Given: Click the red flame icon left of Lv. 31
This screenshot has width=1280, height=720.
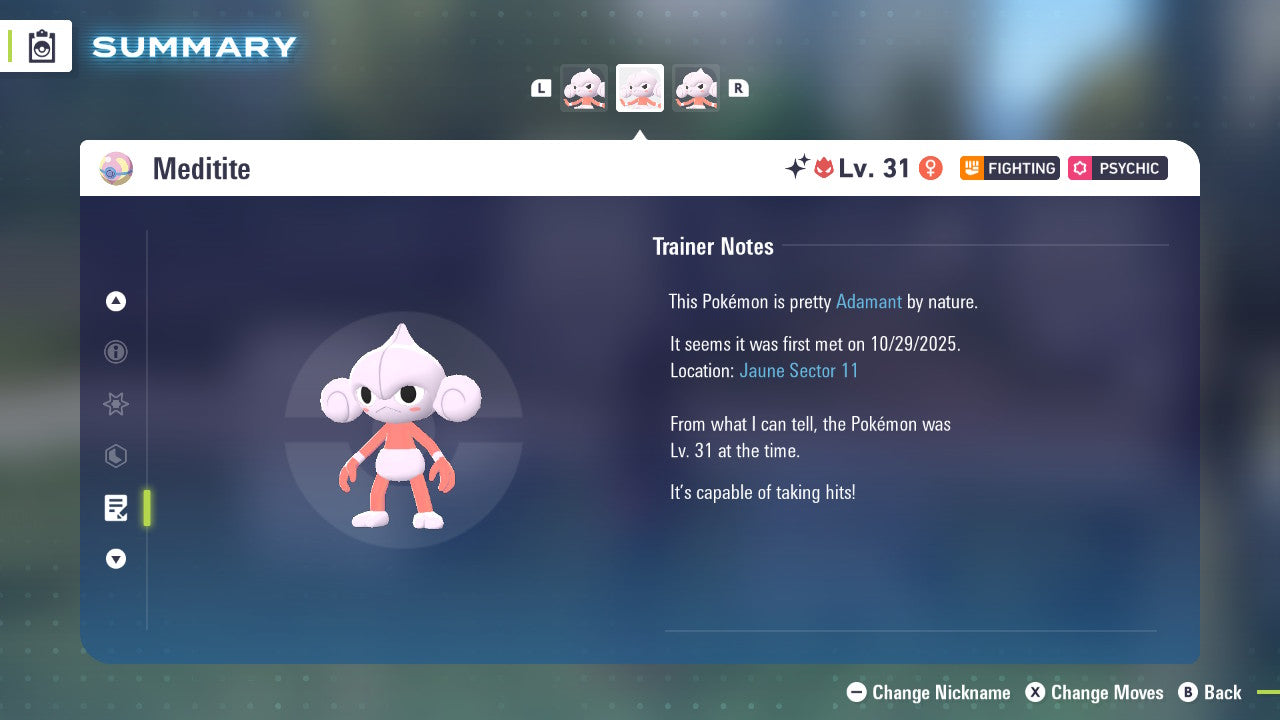Looking at the screenshot, I should pos(822,168).
